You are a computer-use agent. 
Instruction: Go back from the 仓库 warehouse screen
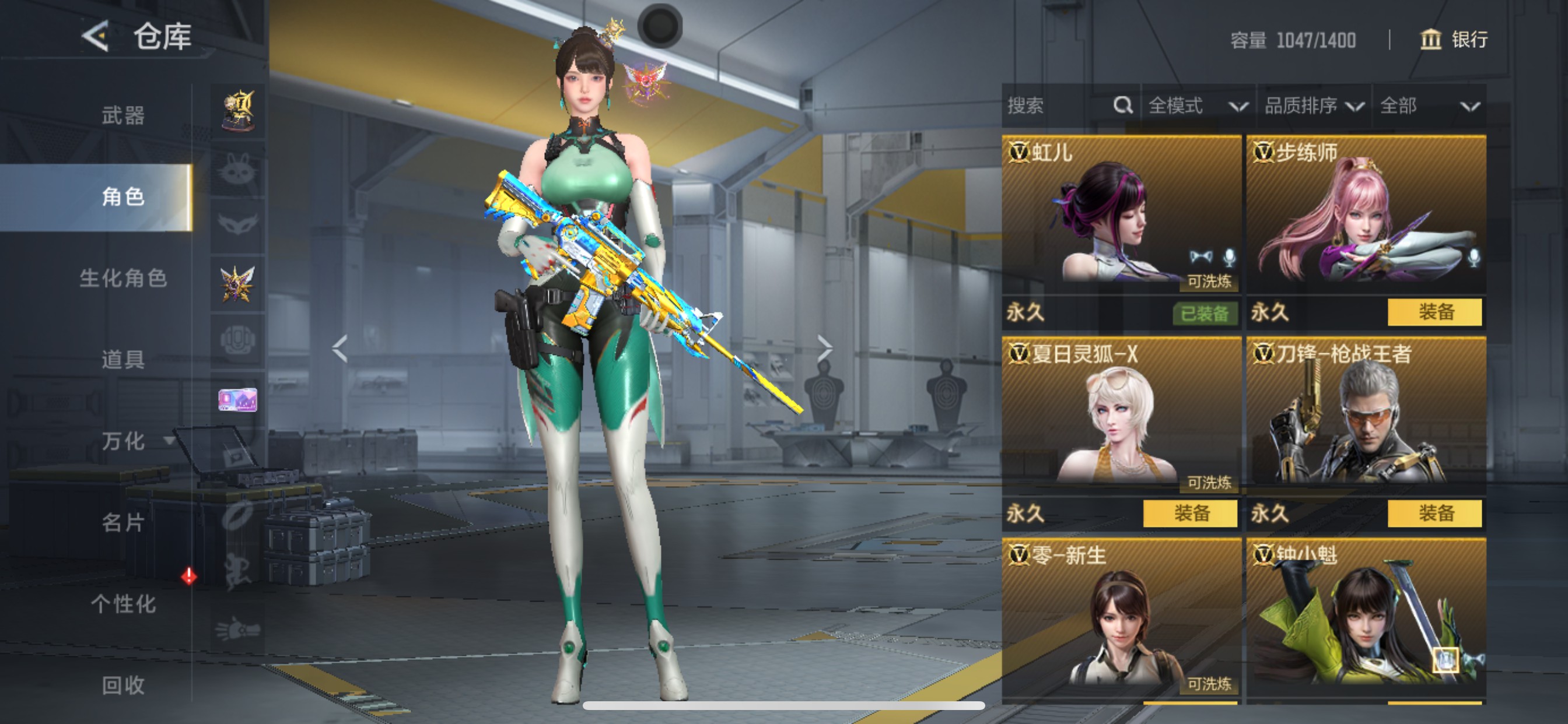click(x=96, y=36)
